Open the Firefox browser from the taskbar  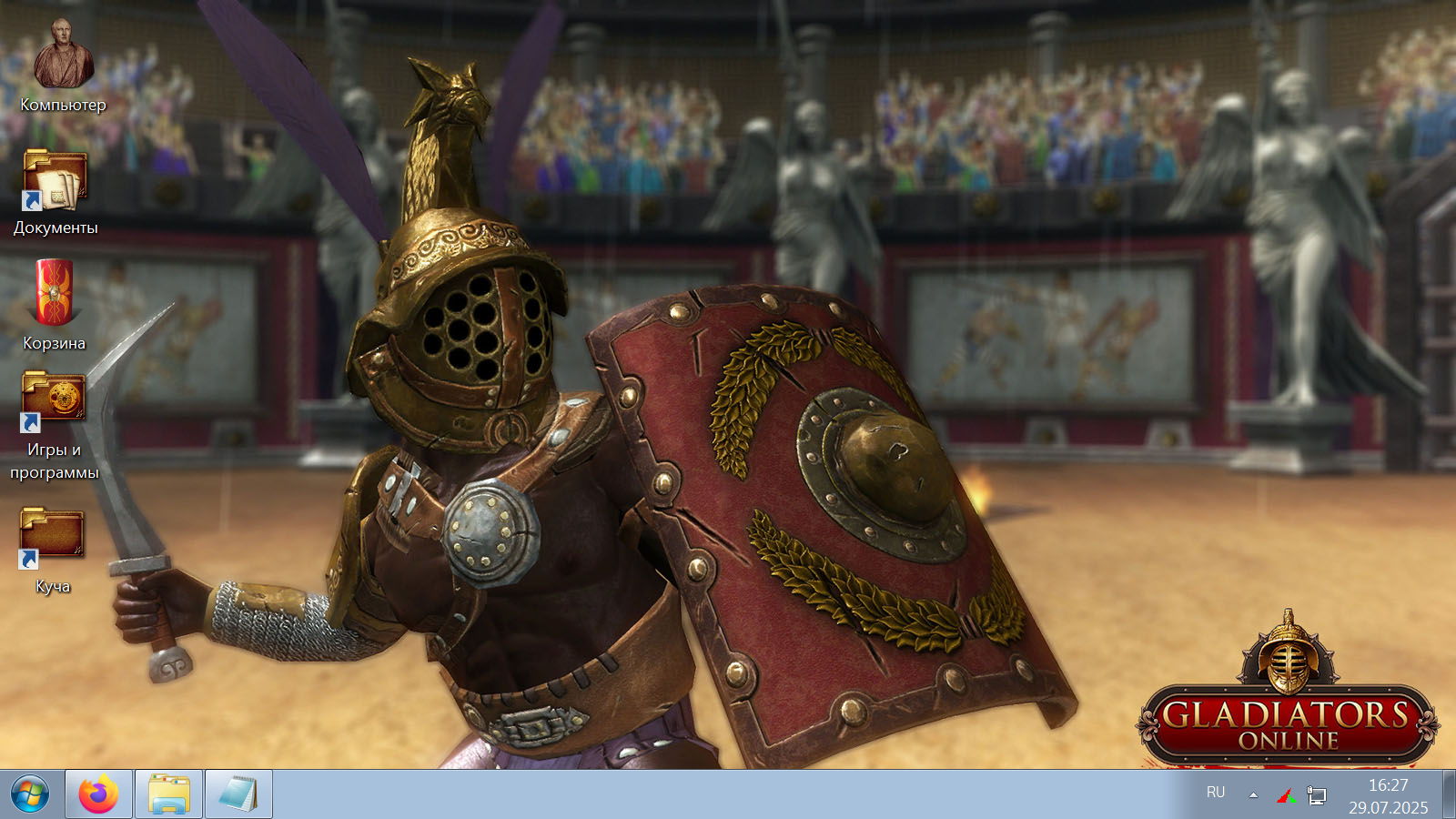tap(98, 794)
